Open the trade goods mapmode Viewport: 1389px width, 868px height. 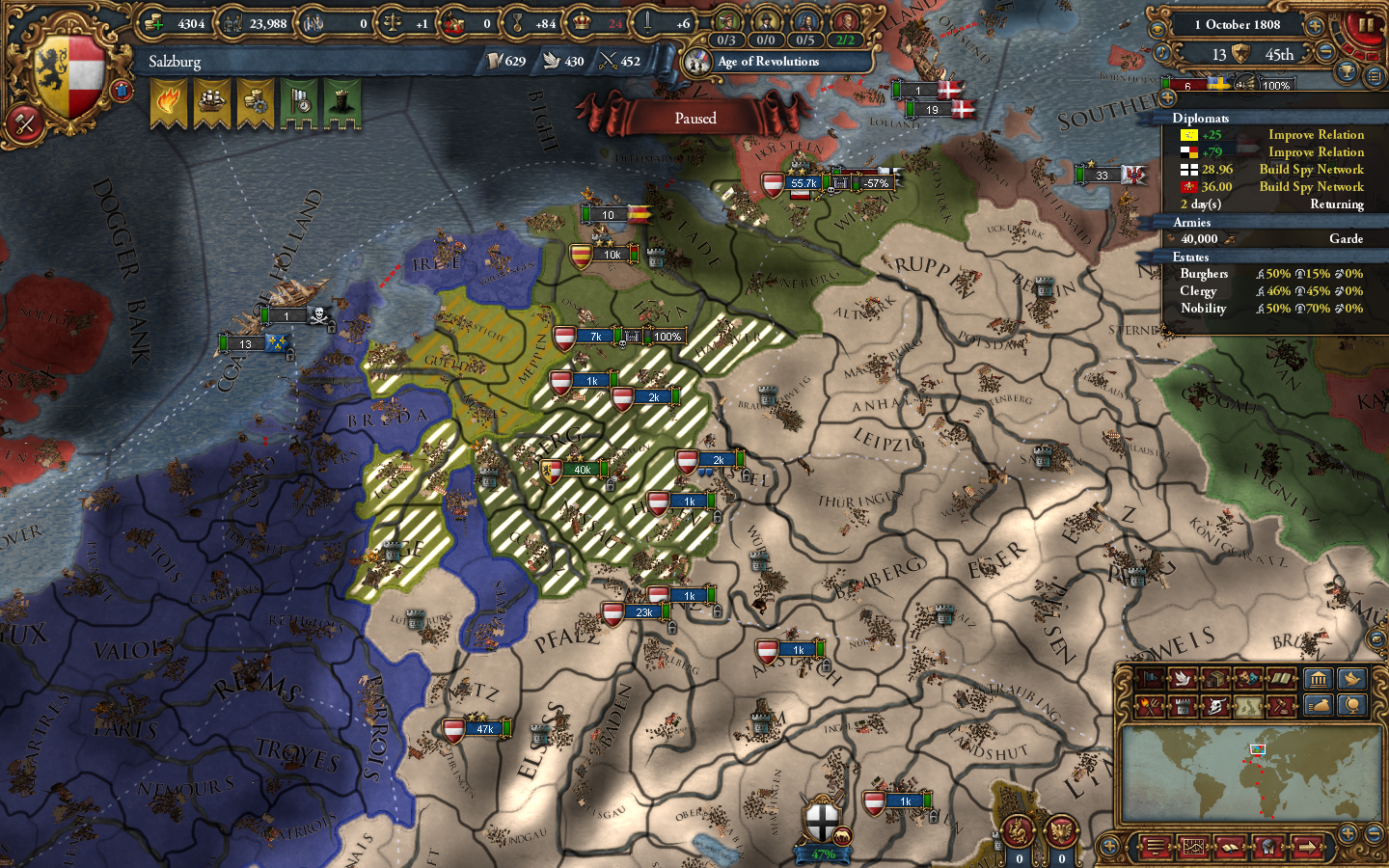click(x=1213, y=679)
